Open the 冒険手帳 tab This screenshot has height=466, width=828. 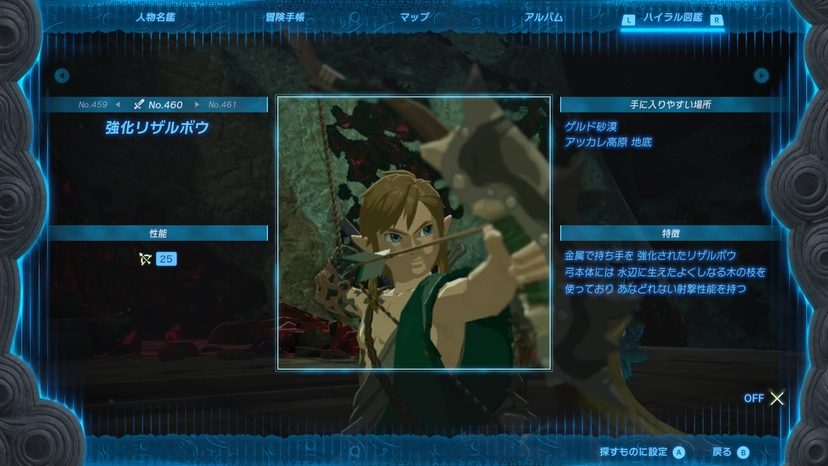point(284,17)
